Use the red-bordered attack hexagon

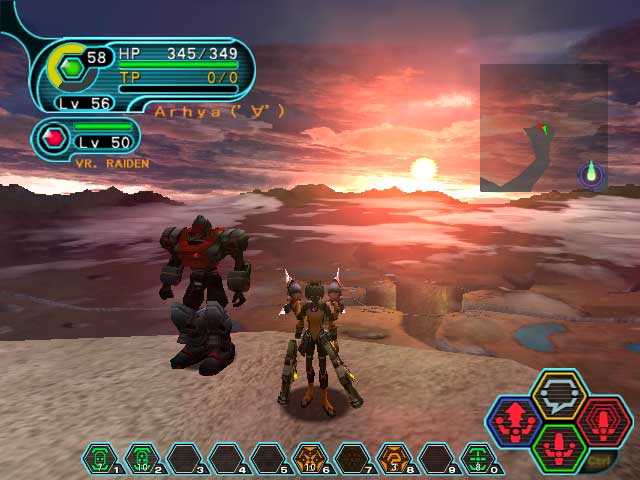[x=601, y=421]
